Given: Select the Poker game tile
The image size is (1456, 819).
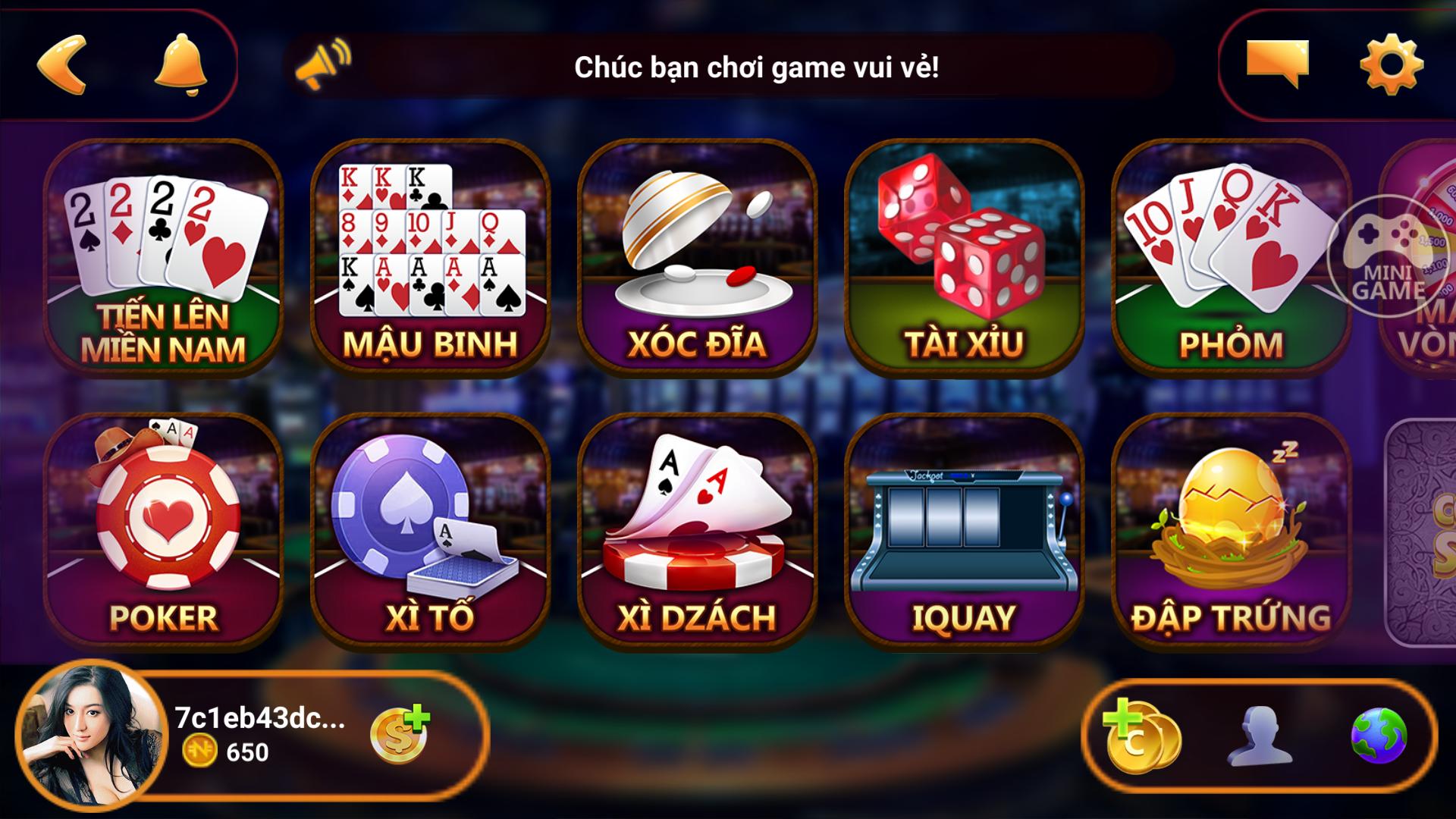Looking at the screenshot, I should tap(164, 531).
